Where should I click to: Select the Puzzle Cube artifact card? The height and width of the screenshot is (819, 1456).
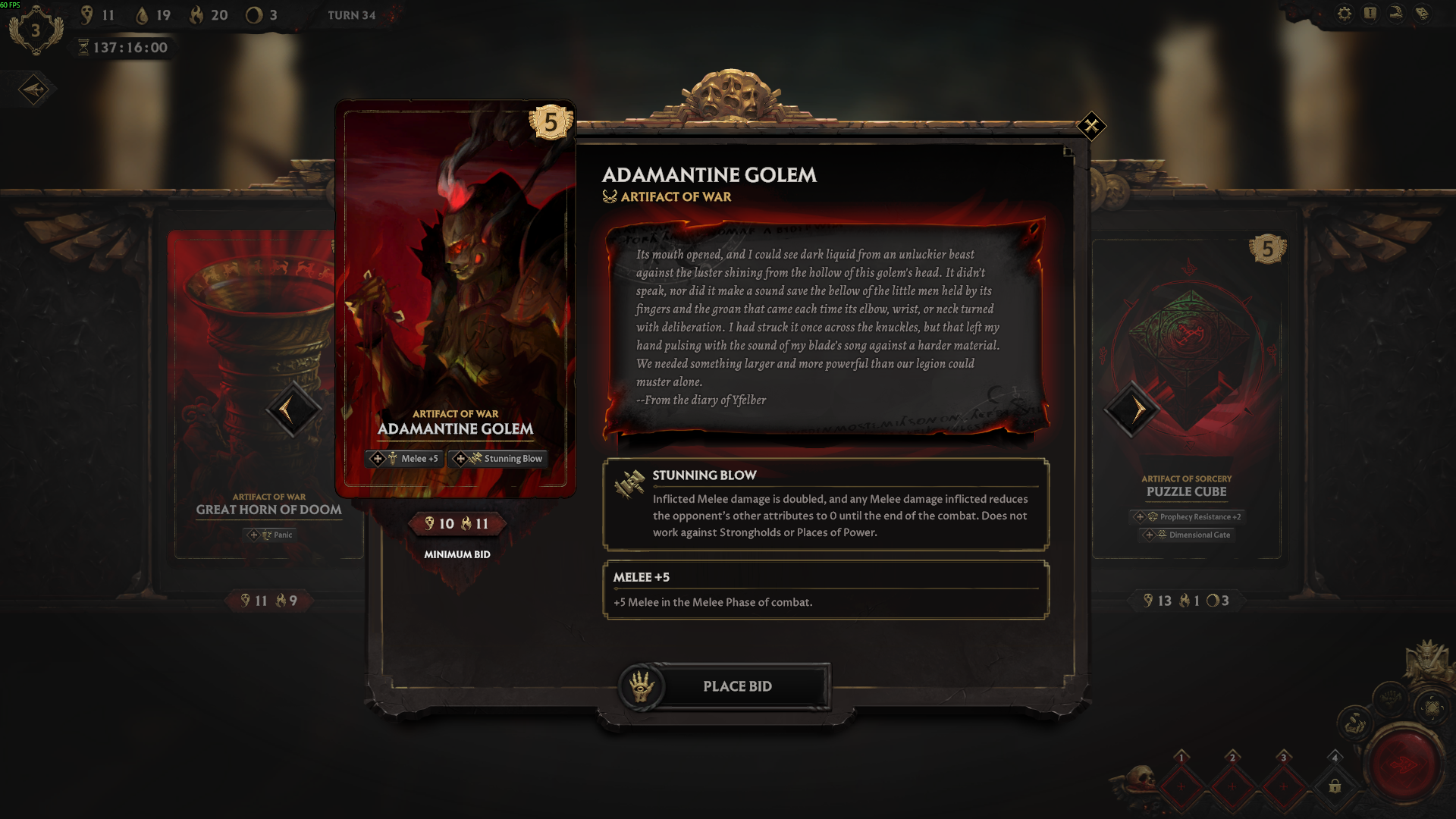click(x=1187, y=394)
